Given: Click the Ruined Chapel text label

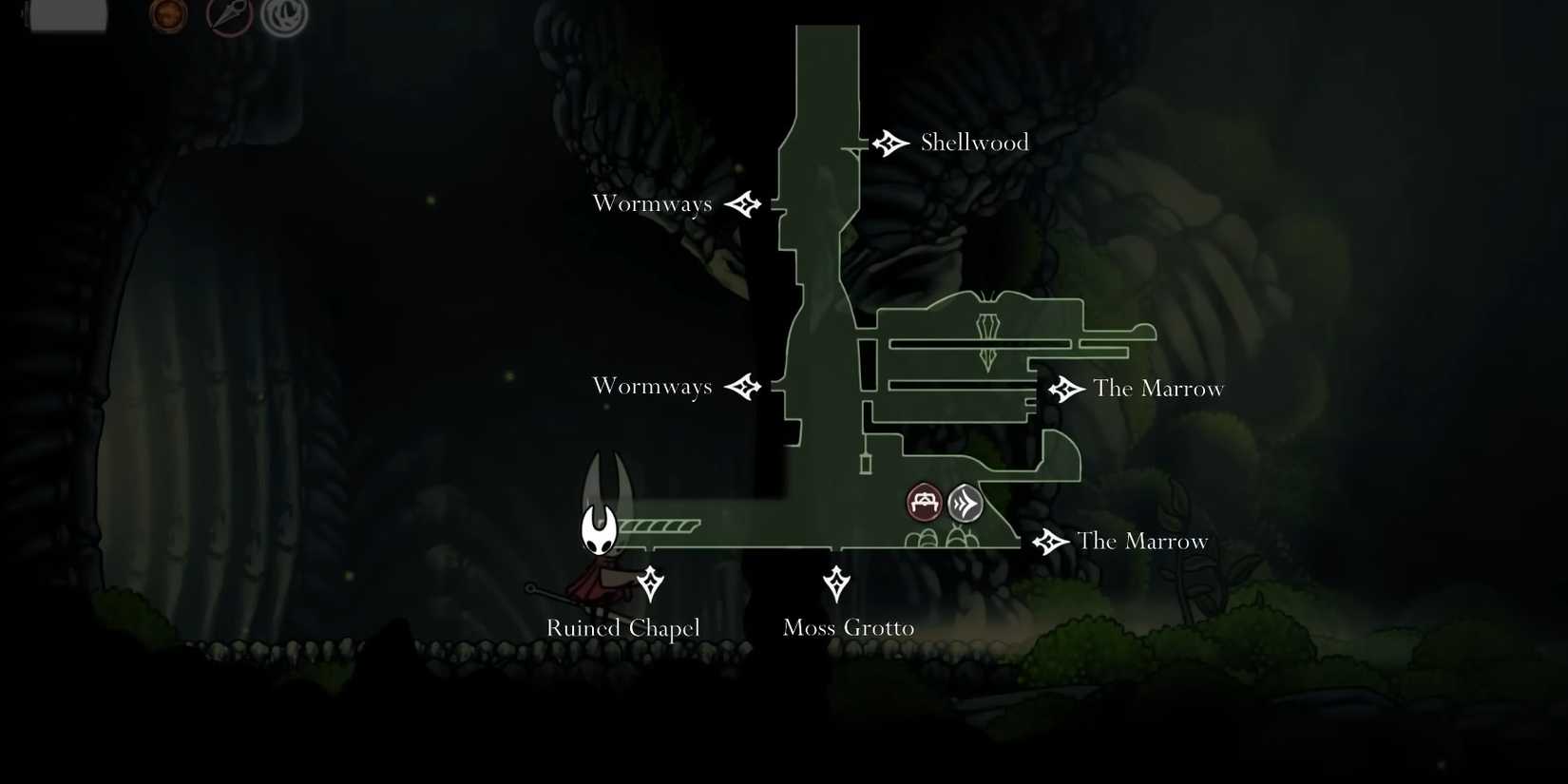Looking at the screenshot, I should click(x=622, y=628).
